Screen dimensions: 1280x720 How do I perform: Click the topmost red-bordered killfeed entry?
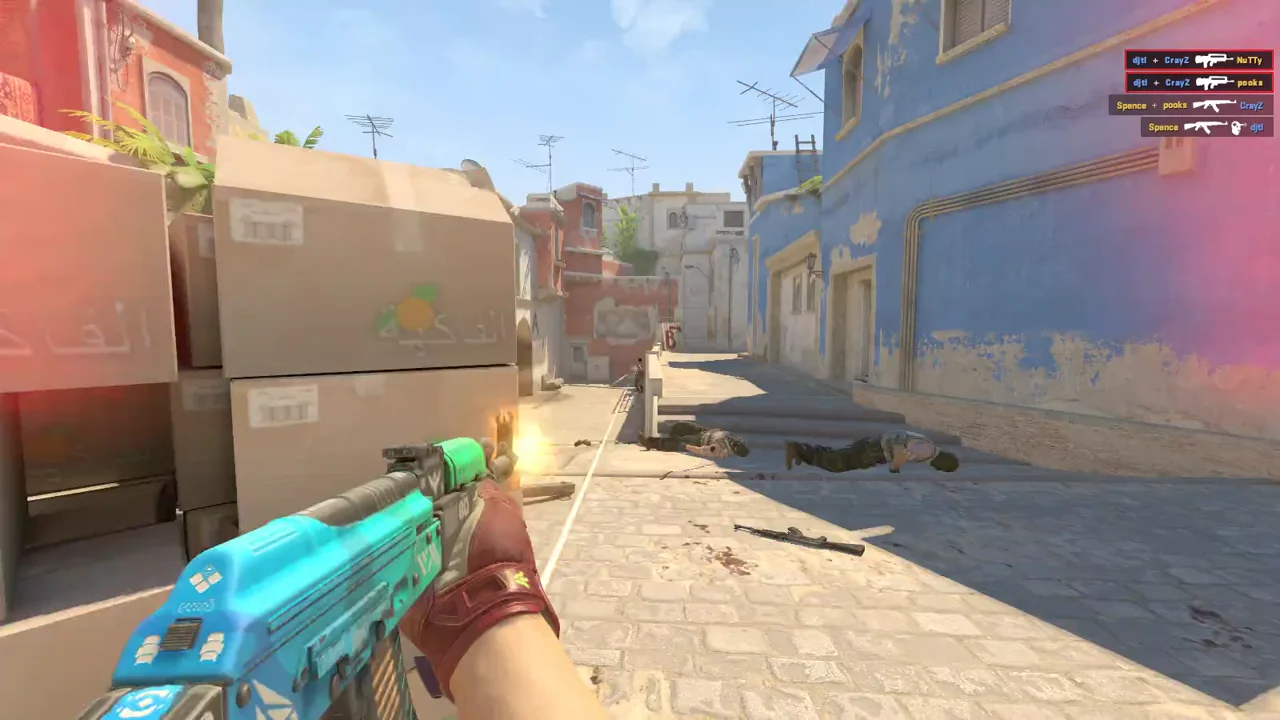point(1200,60)
